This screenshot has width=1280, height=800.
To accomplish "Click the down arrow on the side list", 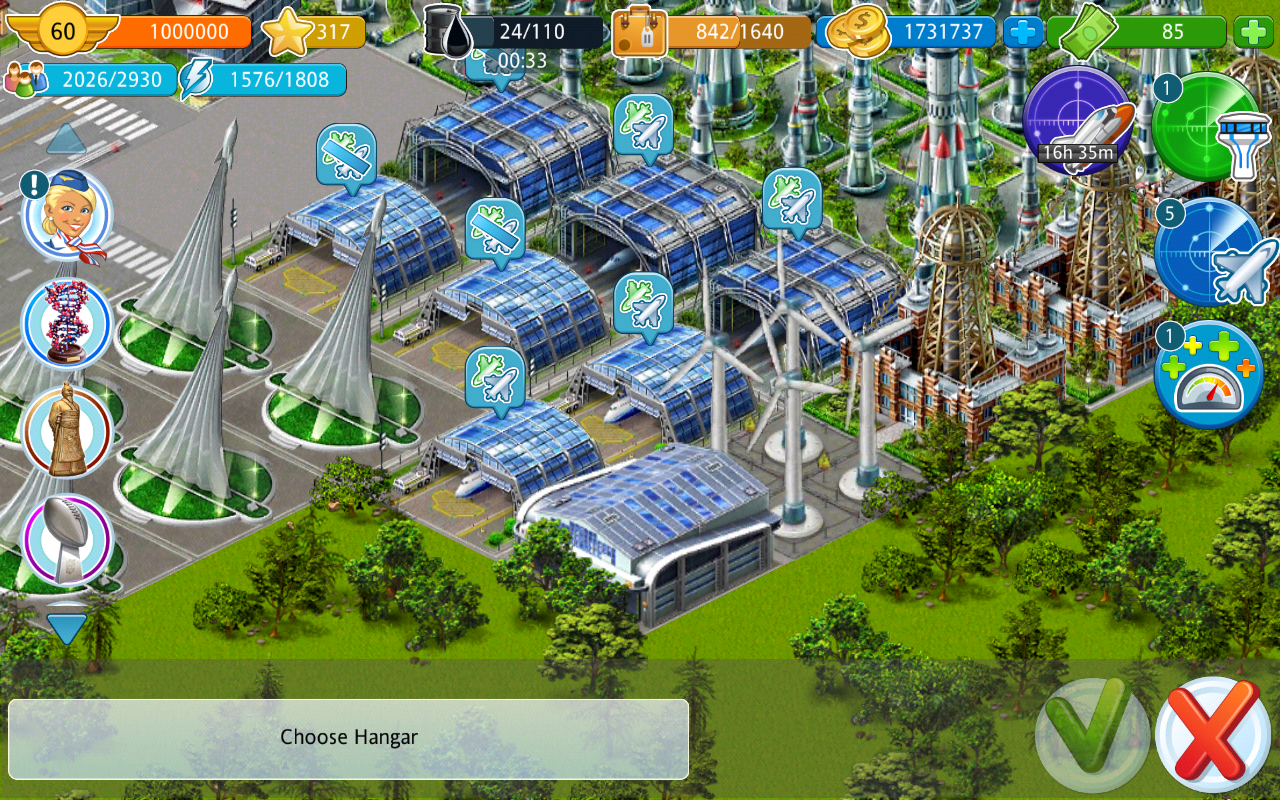I will pos(67,627).
